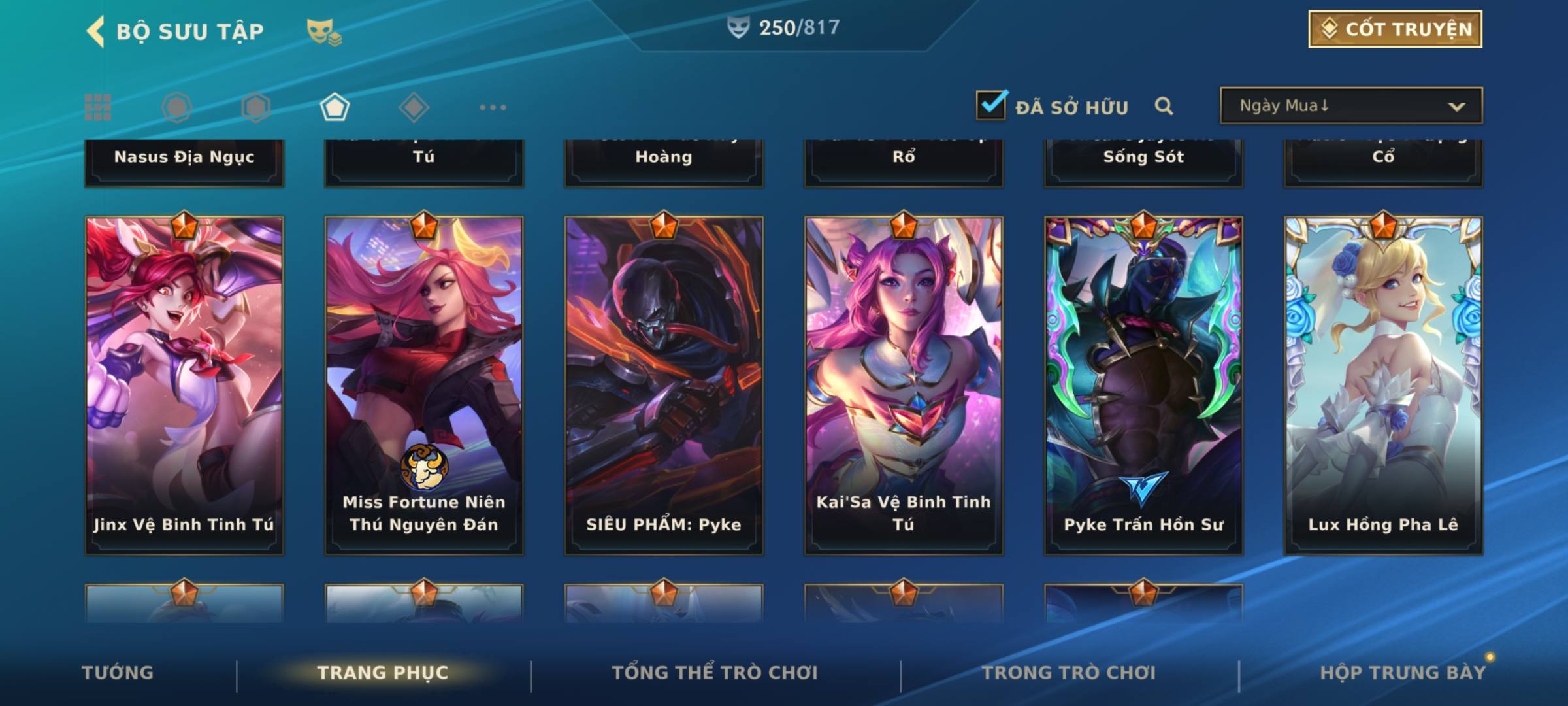Choose the diamond rarity filter
This screenshot has height=706, width=1568.
point(414,107)
